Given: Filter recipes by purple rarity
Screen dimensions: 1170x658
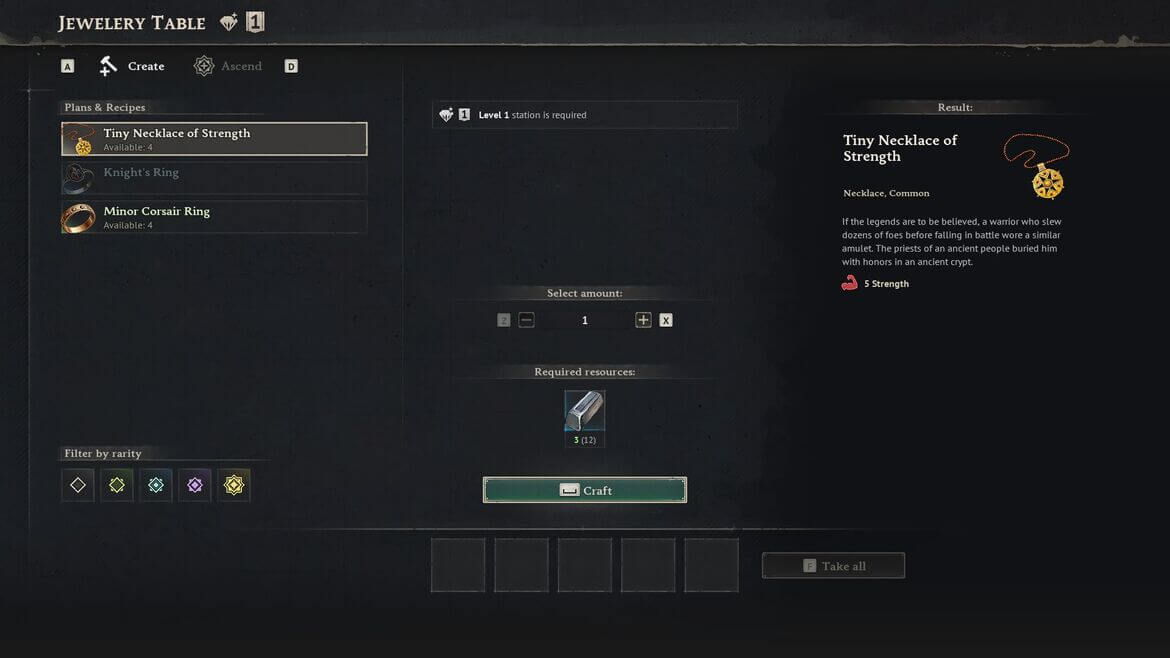Looking at the screenshot, I should point(195,485).
